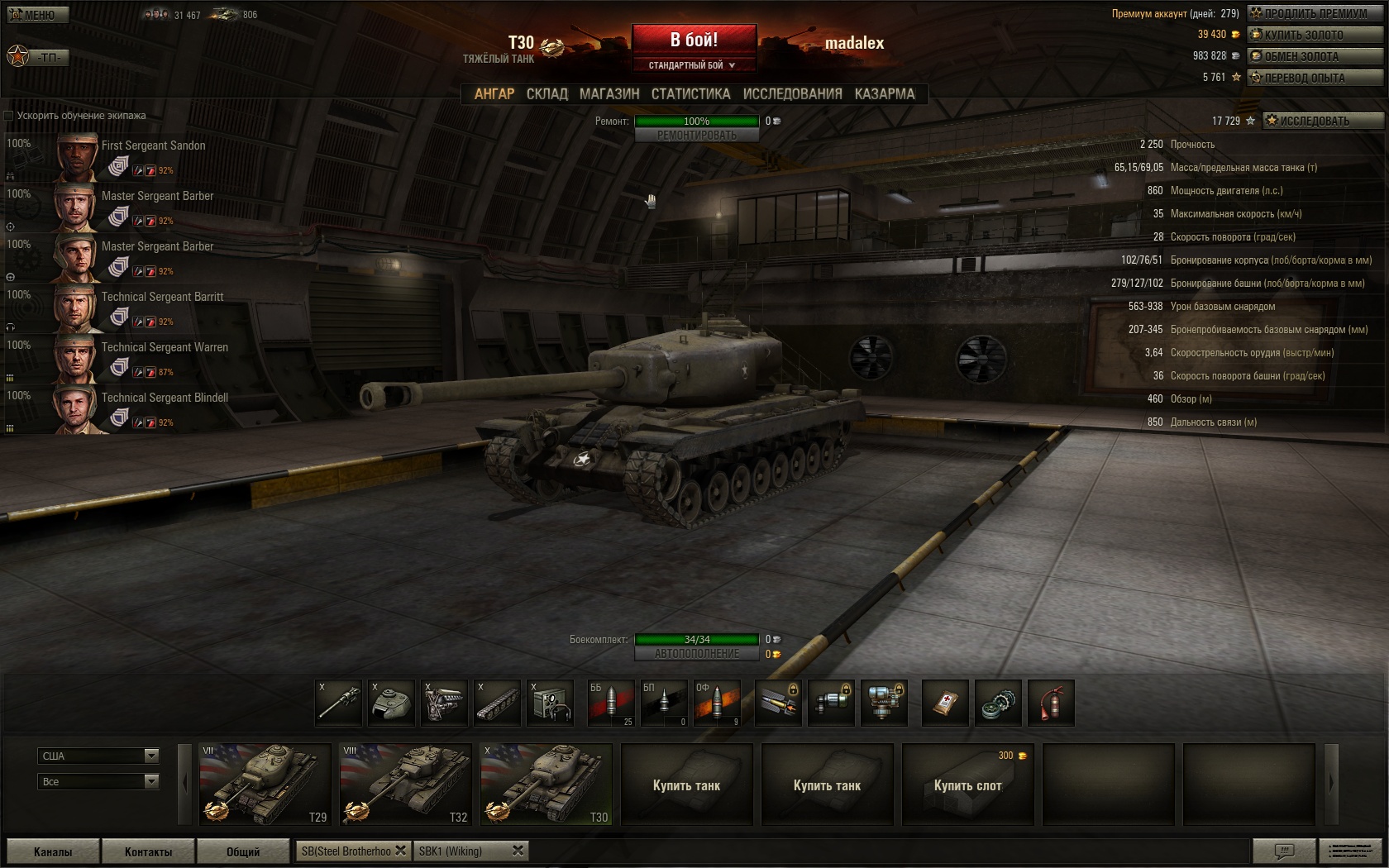Go to the ИССЛЕДОВАНИЯ tab

[x=792, y=94]
